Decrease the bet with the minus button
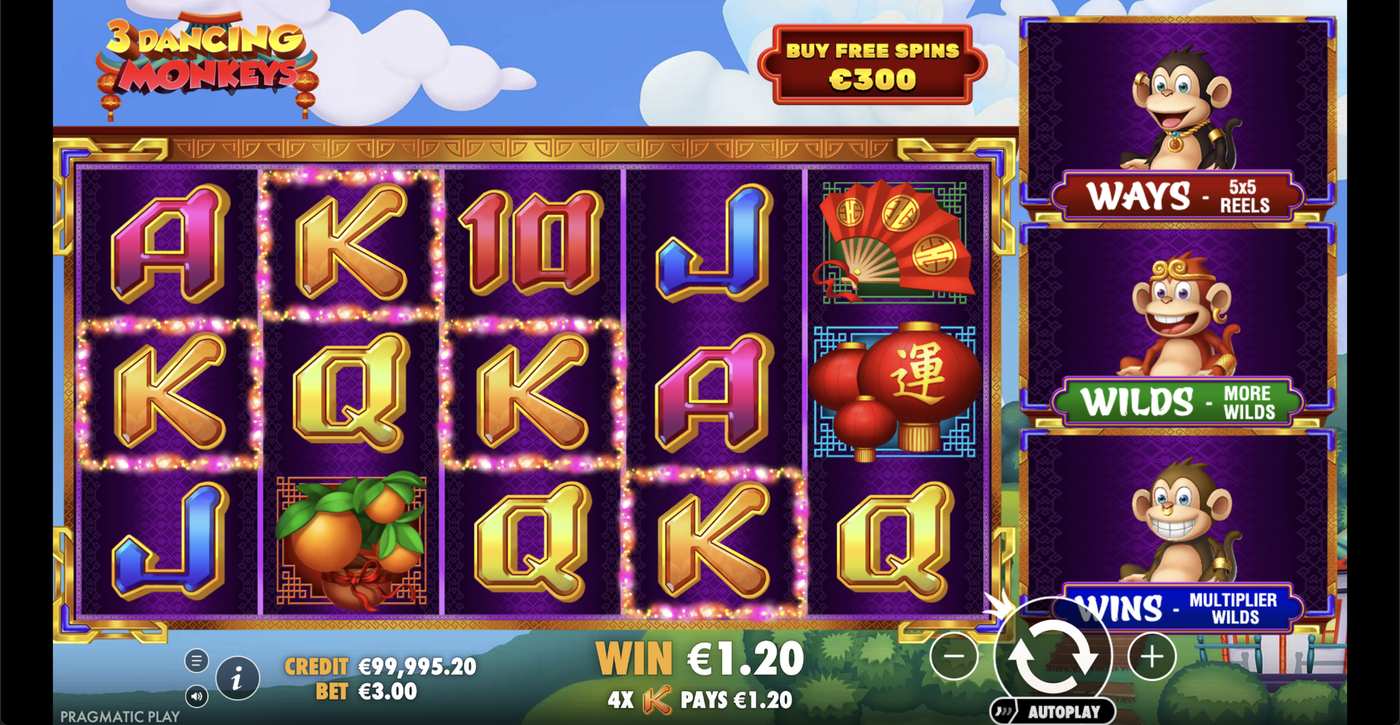Viewport: 1400px width, 725px height. coord(954,657)
